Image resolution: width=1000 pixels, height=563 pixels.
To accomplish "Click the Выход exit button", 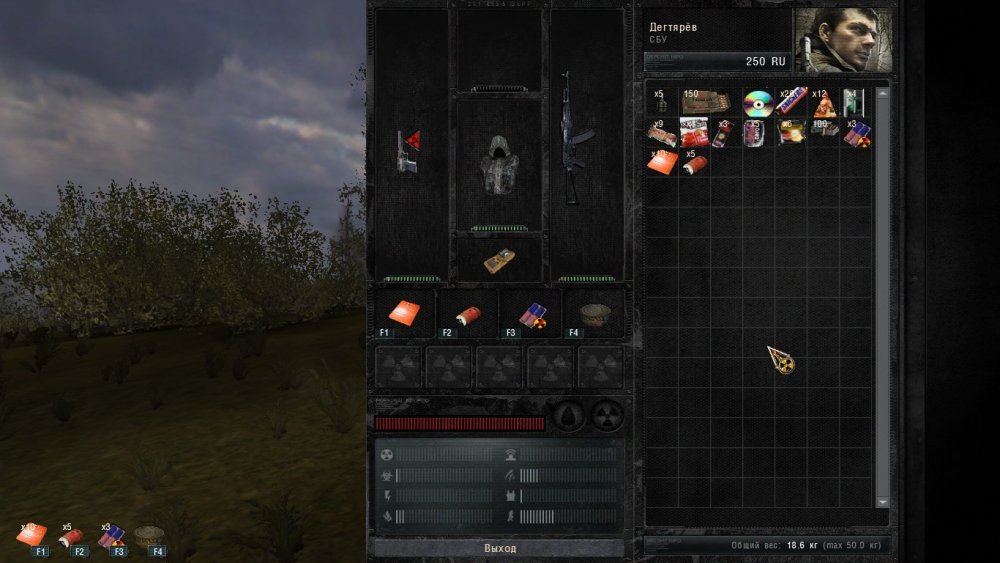I will [499, 548].
